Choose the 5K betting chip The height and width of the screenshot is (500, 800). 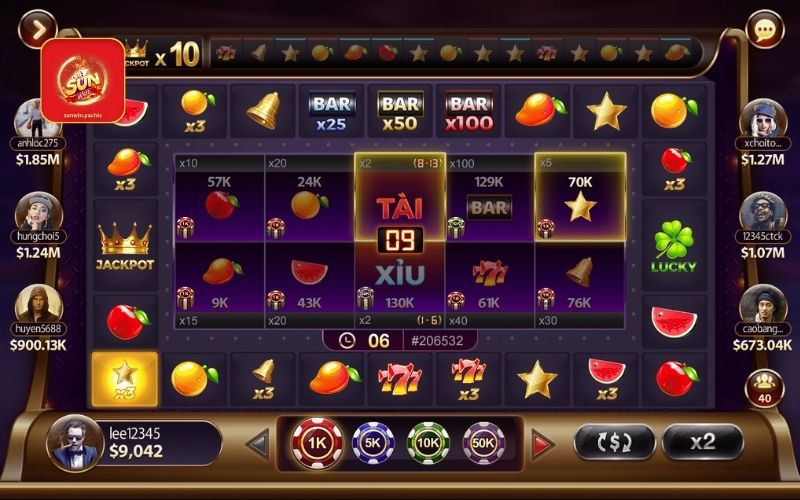373,443
